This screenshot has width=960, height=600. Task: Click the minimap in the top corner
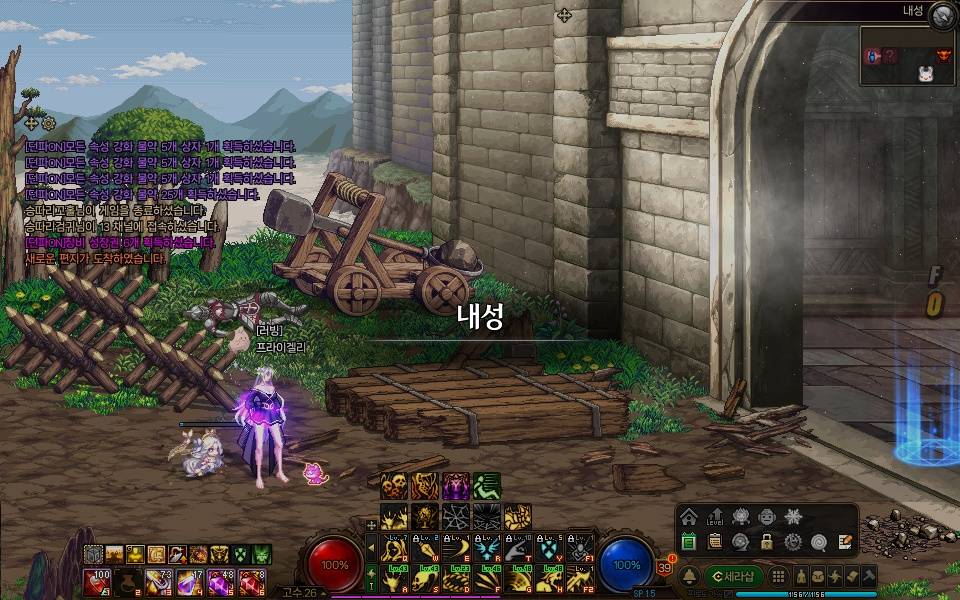click(x=905, y=56)
